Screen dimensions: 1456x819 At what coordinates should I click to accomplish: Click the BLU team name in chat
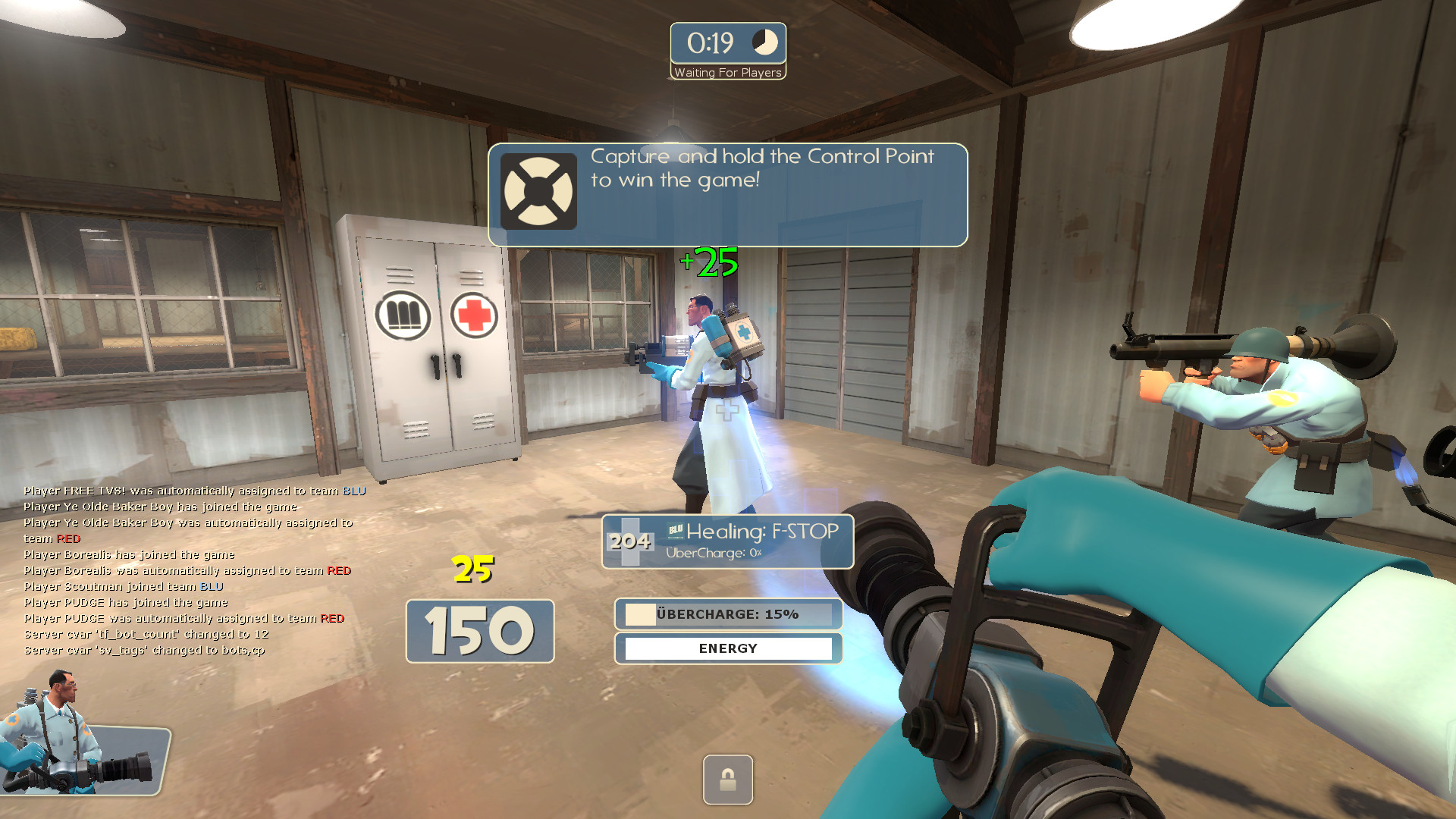pos(353,490)
